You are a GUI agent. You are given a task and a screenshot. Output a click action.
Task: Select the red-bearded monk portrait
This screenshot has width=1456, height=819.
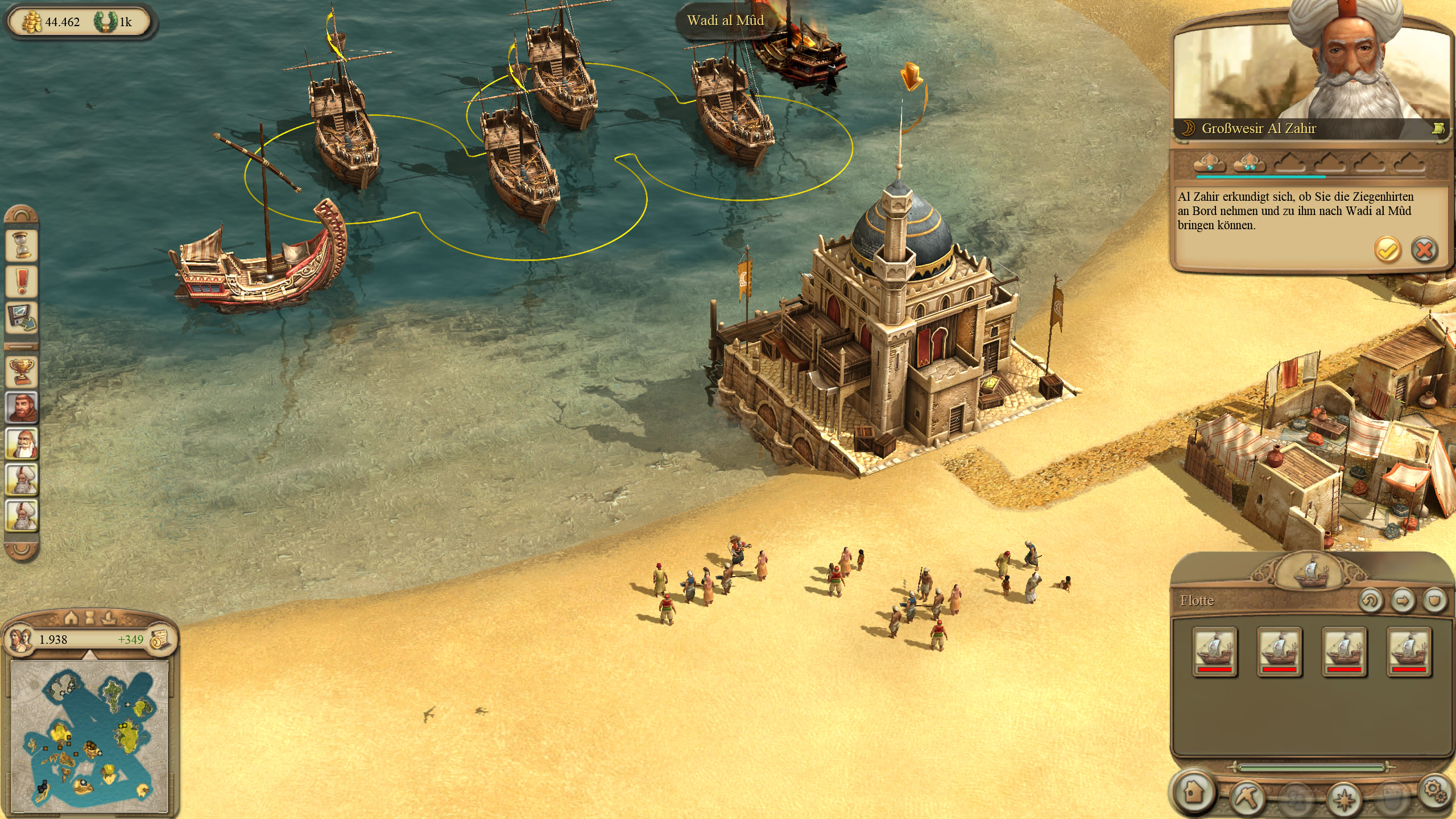tap(22, 407)
